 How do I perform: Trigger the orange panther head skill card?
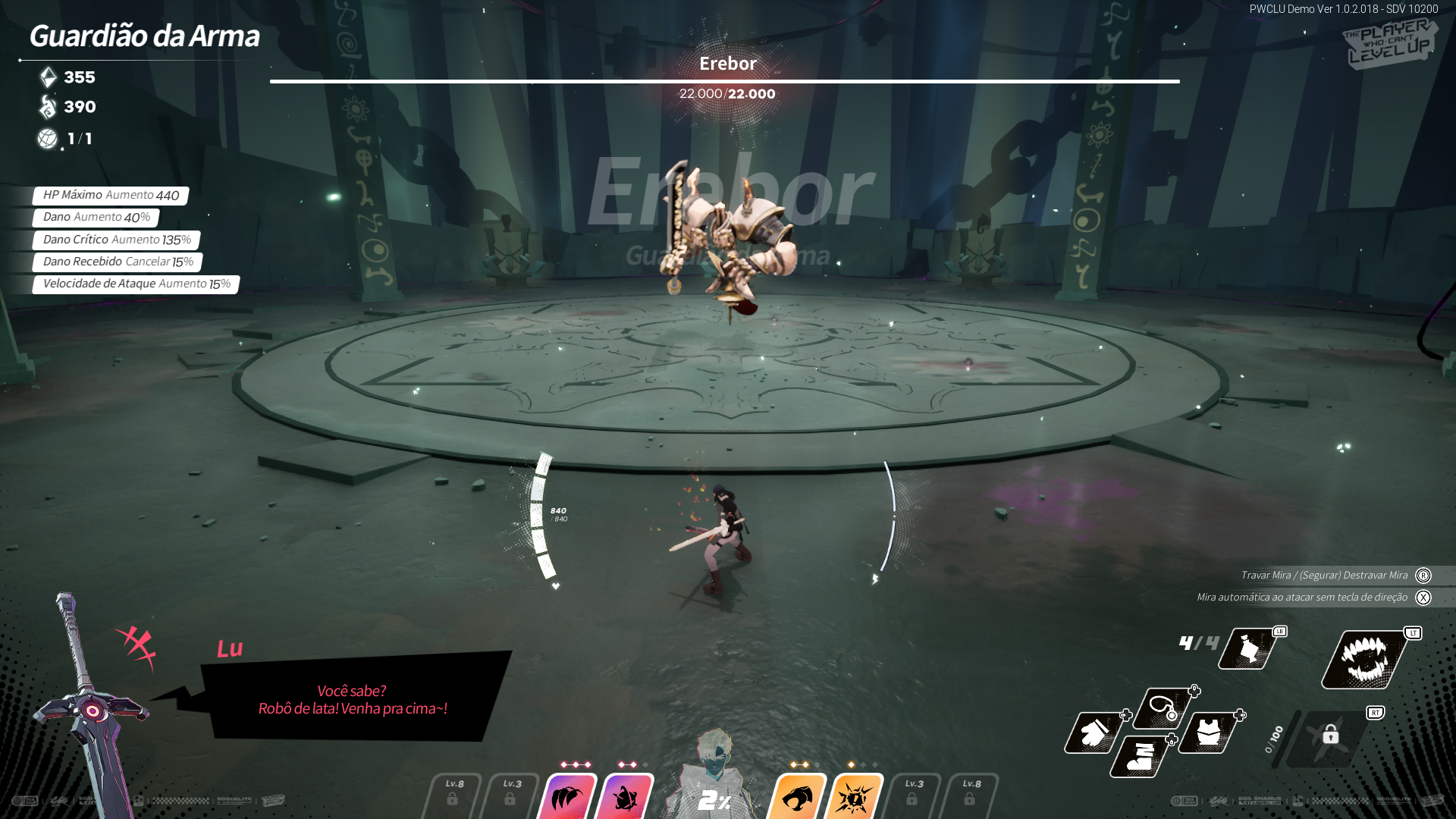tap(798, 796)
